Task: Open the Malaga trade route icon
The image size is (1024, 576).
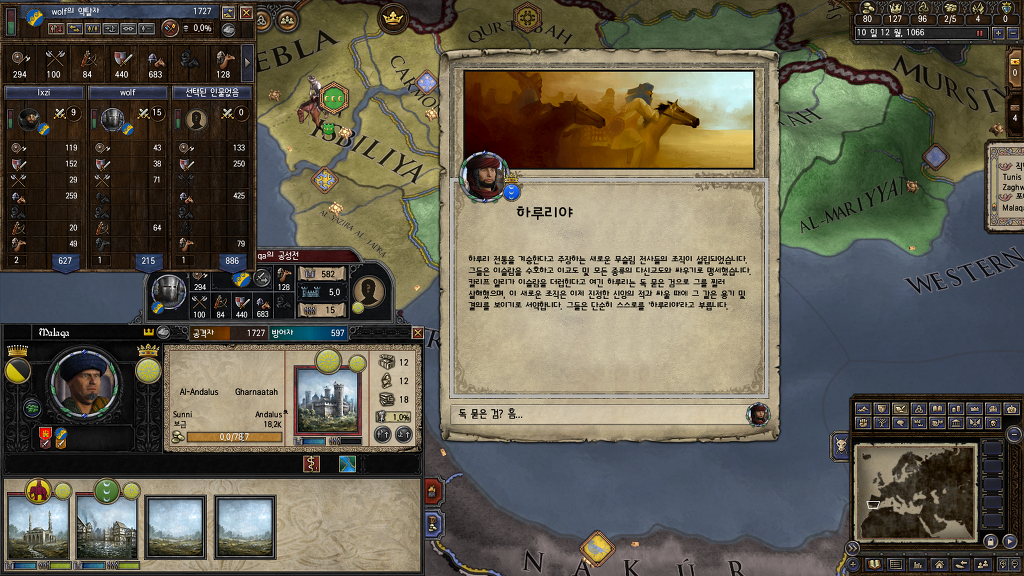Action: point(347,464)
